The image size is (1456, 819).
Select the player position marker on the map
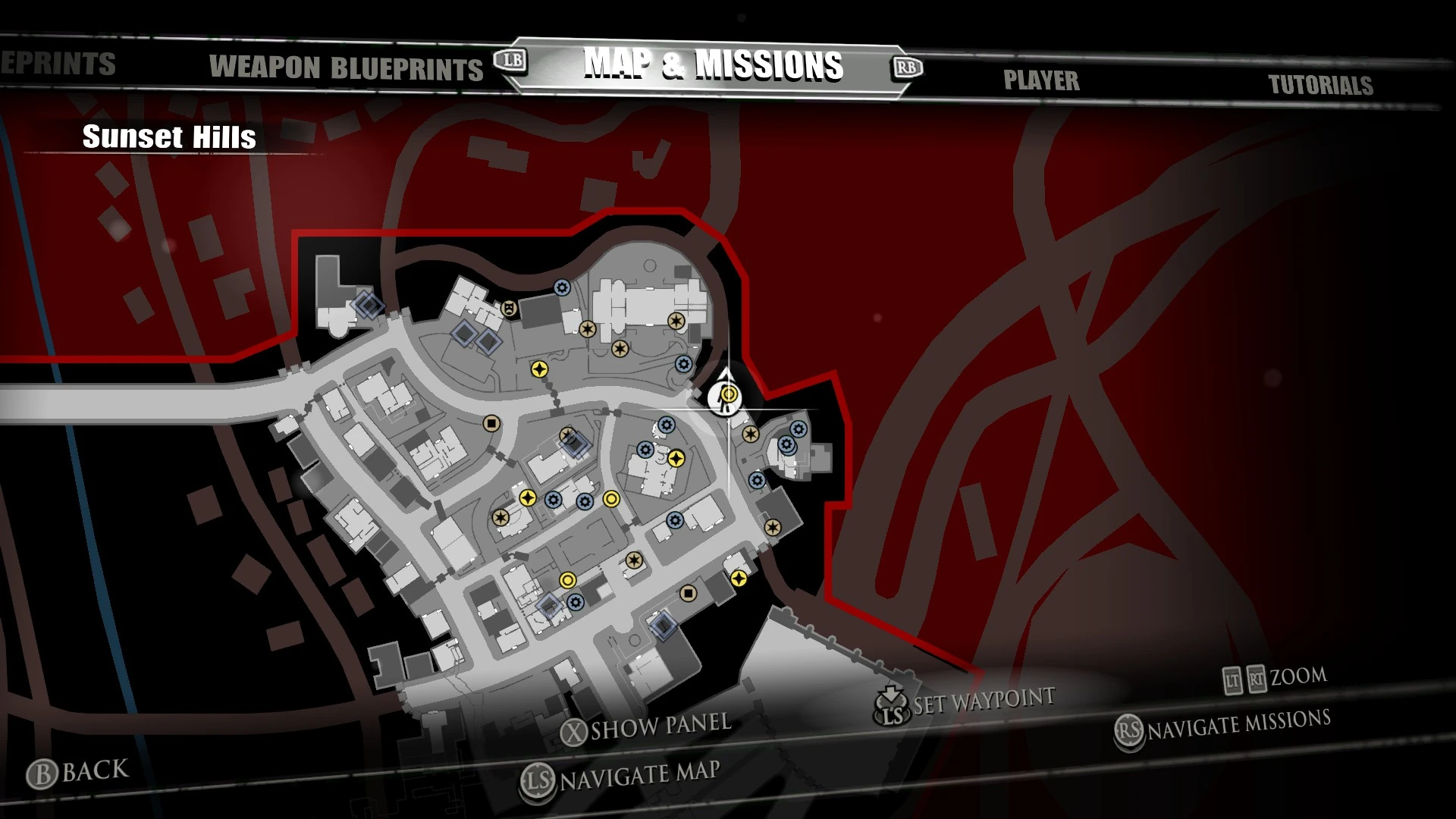tap(723, 398)
